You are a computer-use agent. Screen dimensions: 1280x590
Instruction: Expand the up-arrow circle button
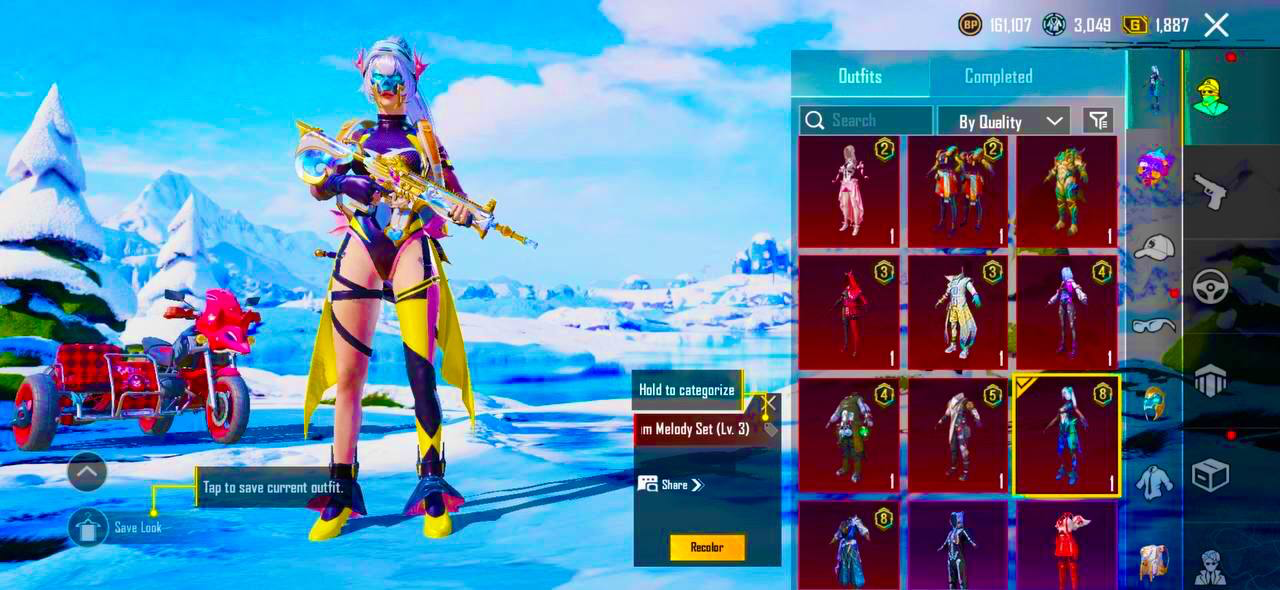click(87, 471)
